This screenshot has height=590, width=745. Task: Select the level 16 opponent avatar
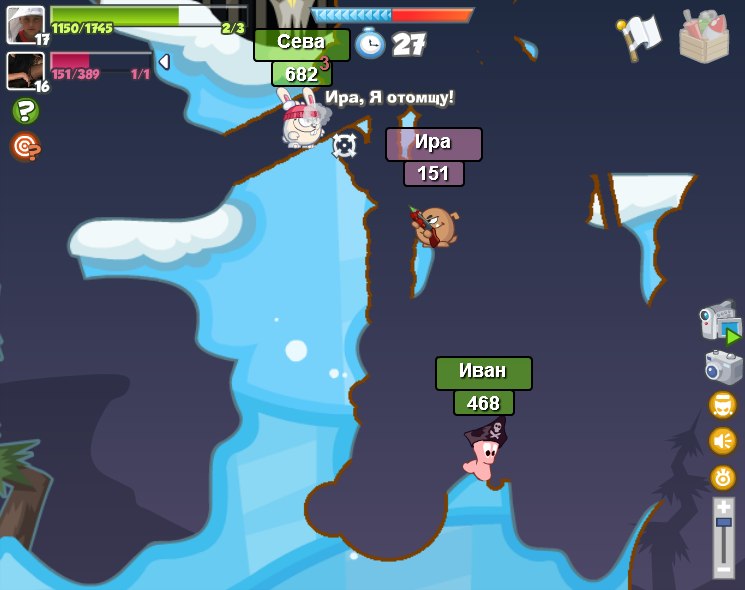coord(25,71)
